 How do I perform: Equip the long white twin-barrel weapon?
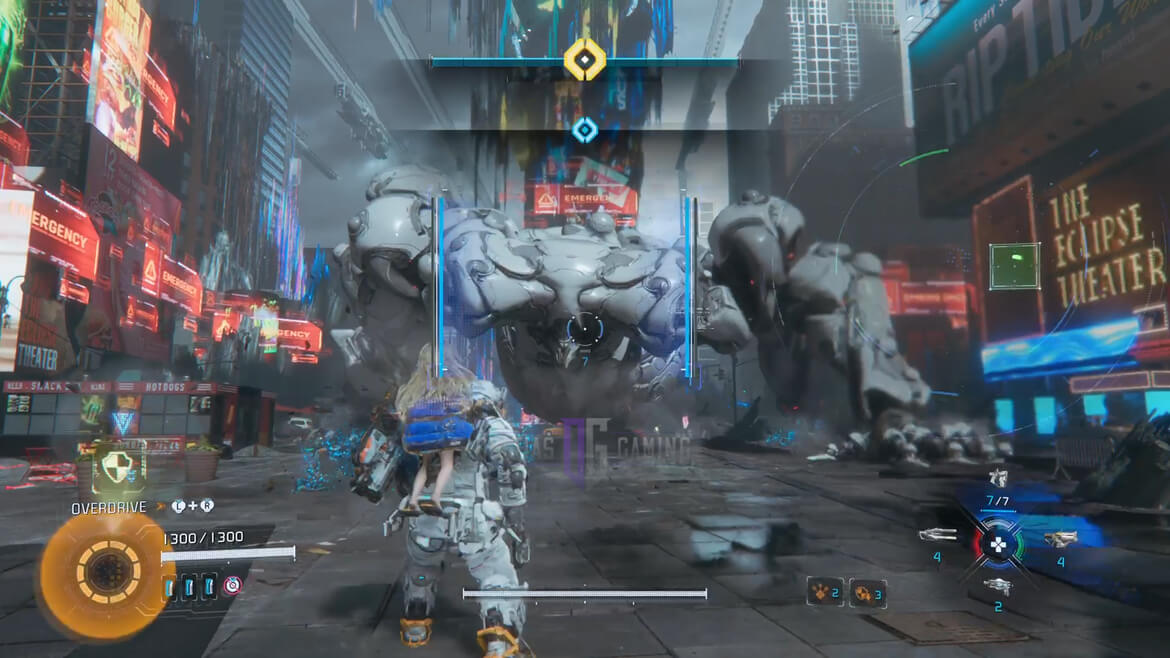pos(938,535)
